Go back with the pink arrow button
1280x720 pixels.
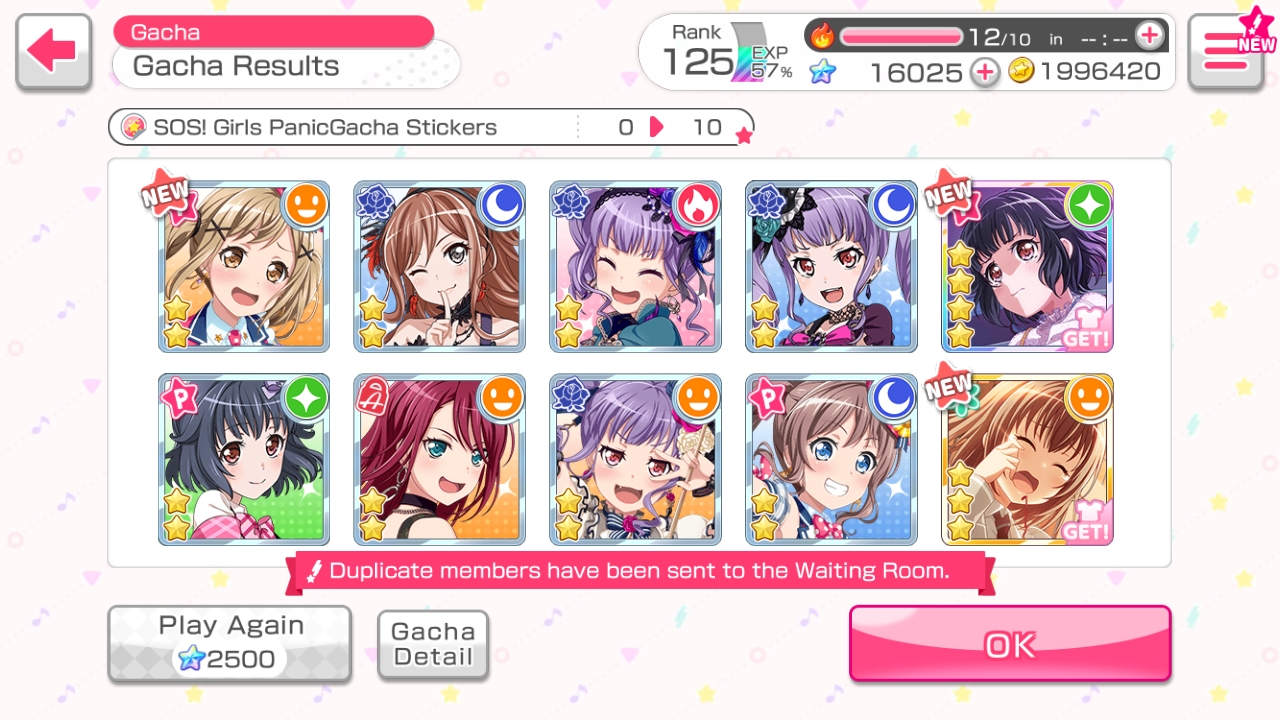[54, 52]
